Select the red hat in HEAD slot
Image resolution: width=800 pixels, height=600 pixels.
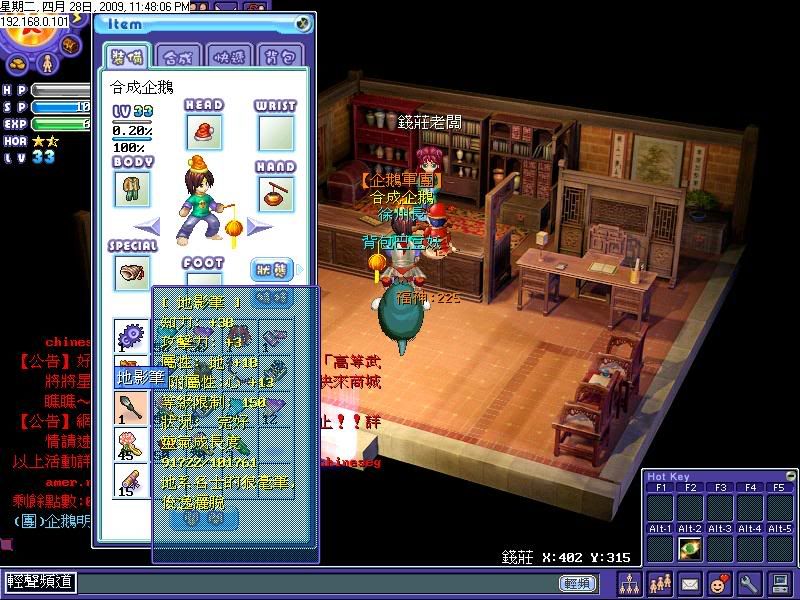[204, 132]
